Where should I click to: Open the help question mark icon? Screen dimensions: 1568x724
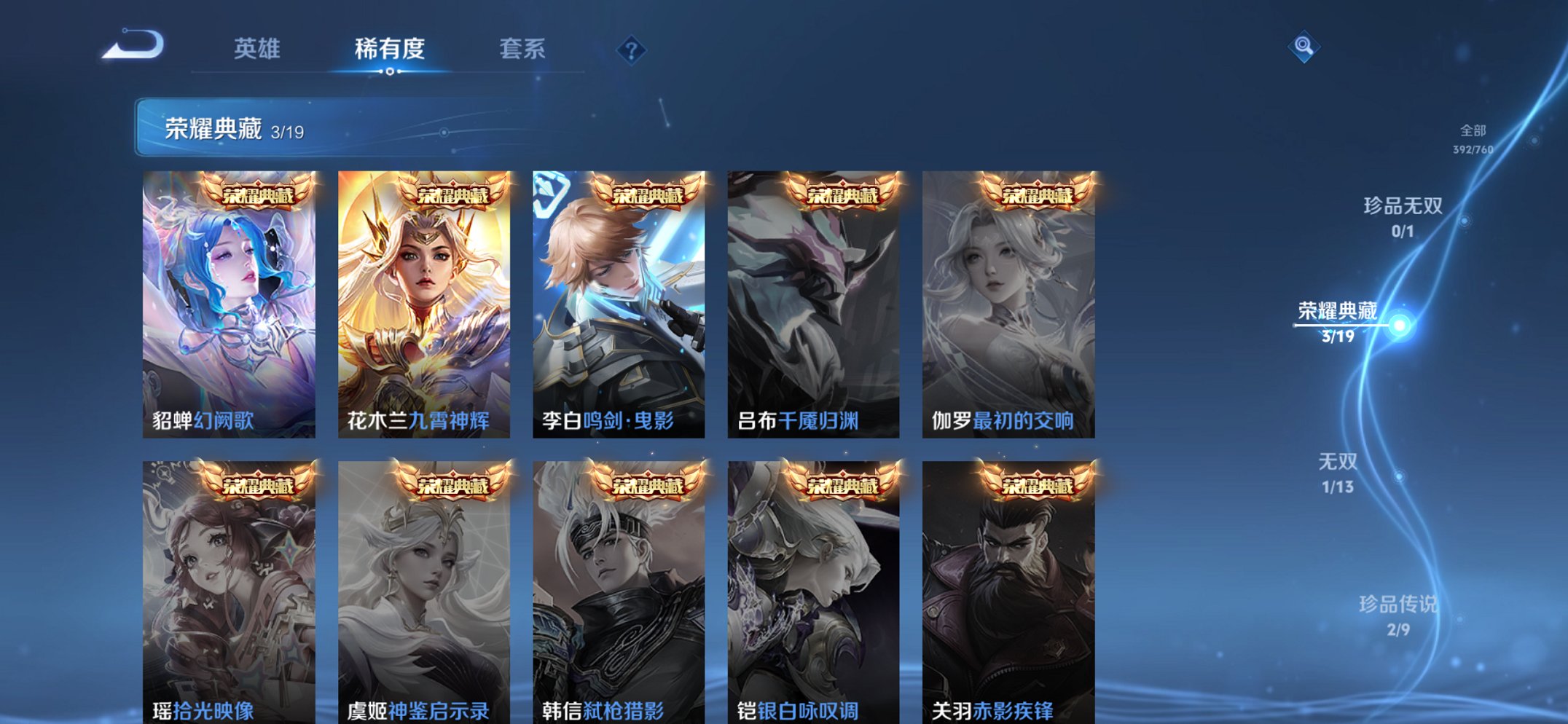tap(632, 50)
